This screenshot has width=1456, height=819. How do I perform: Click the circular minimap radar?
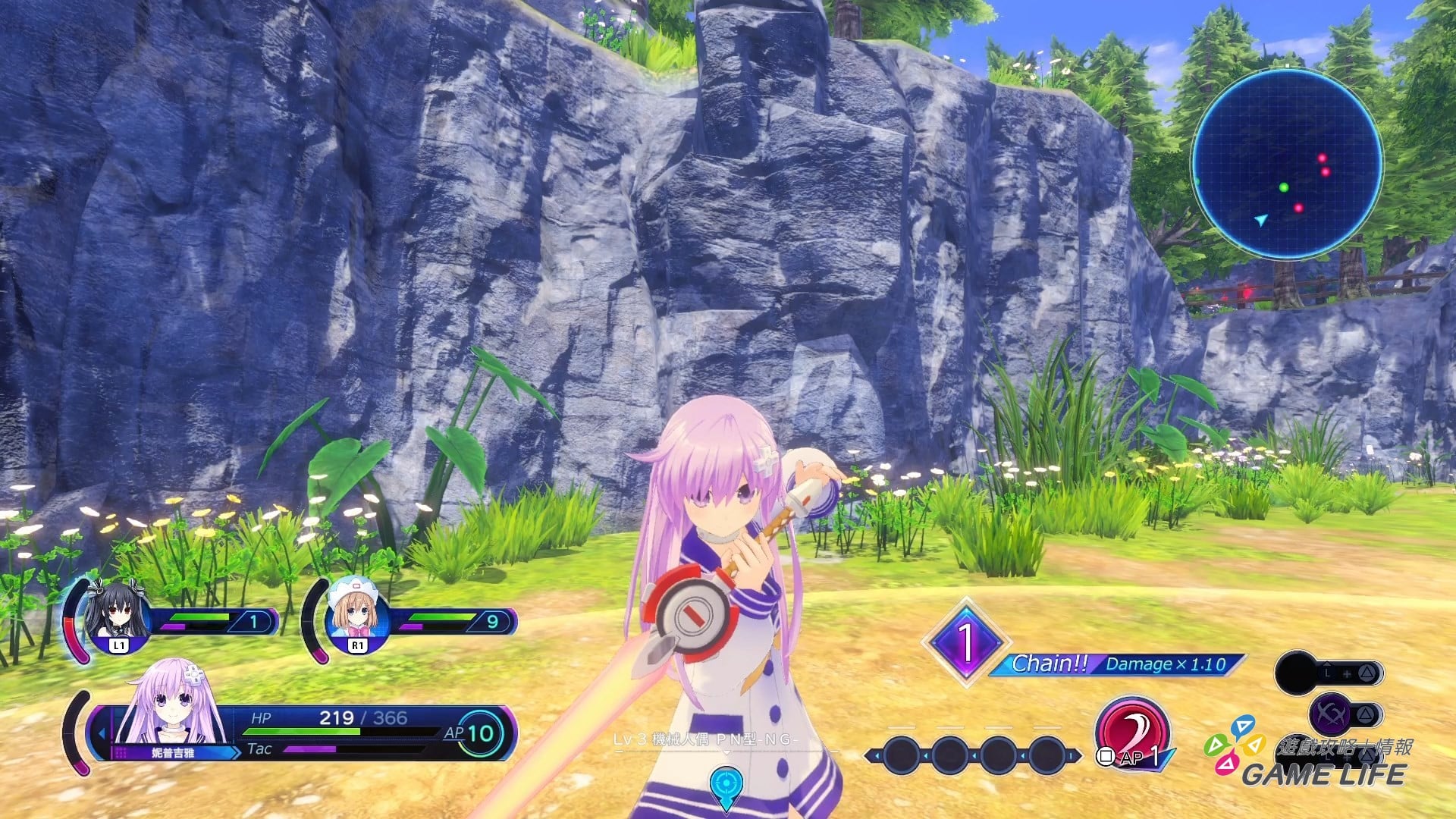point(1287,164)
